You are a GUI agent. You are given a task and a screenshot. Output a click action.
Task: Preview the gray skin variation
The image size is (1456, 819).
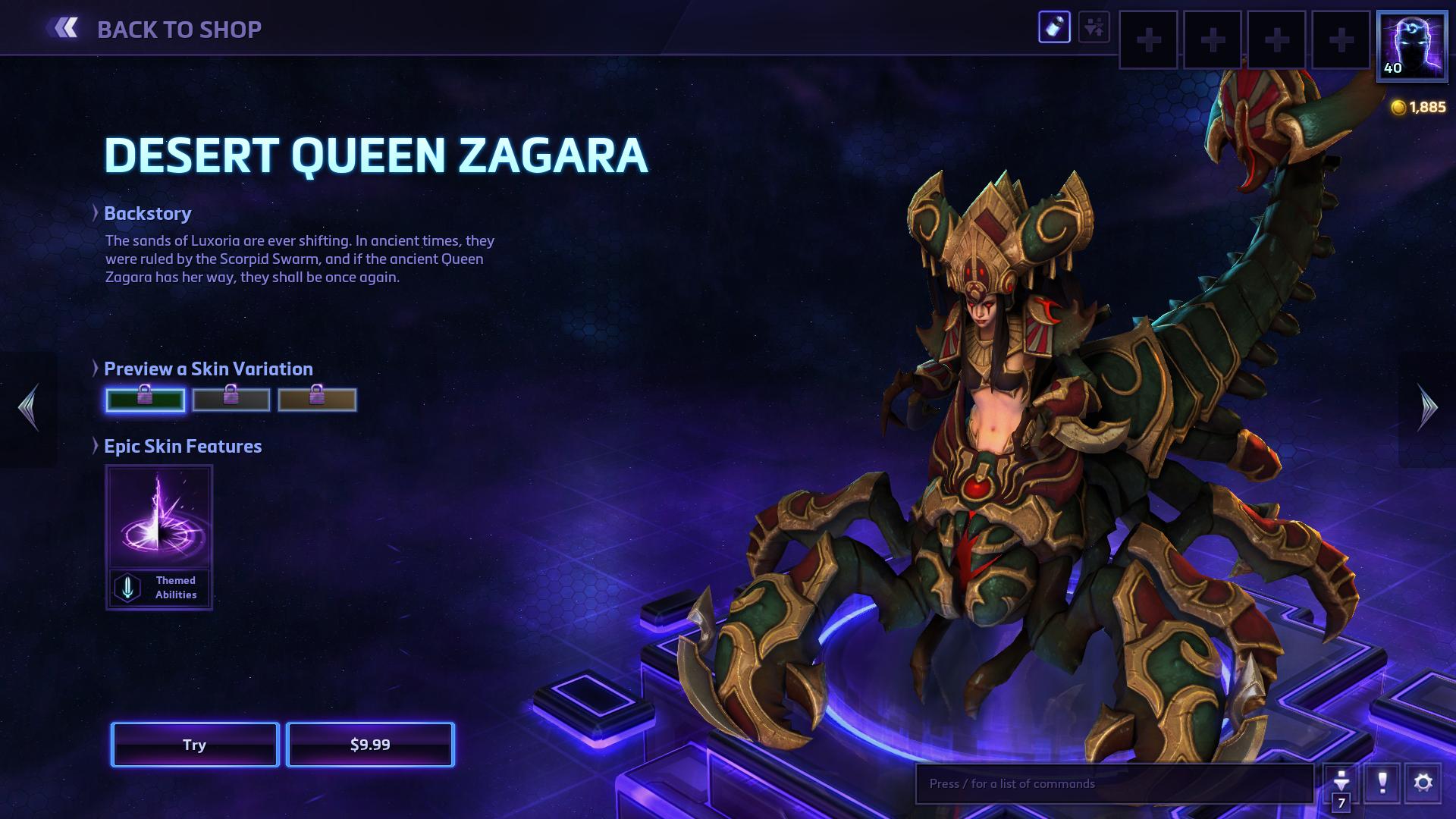(x=231, y=400)
